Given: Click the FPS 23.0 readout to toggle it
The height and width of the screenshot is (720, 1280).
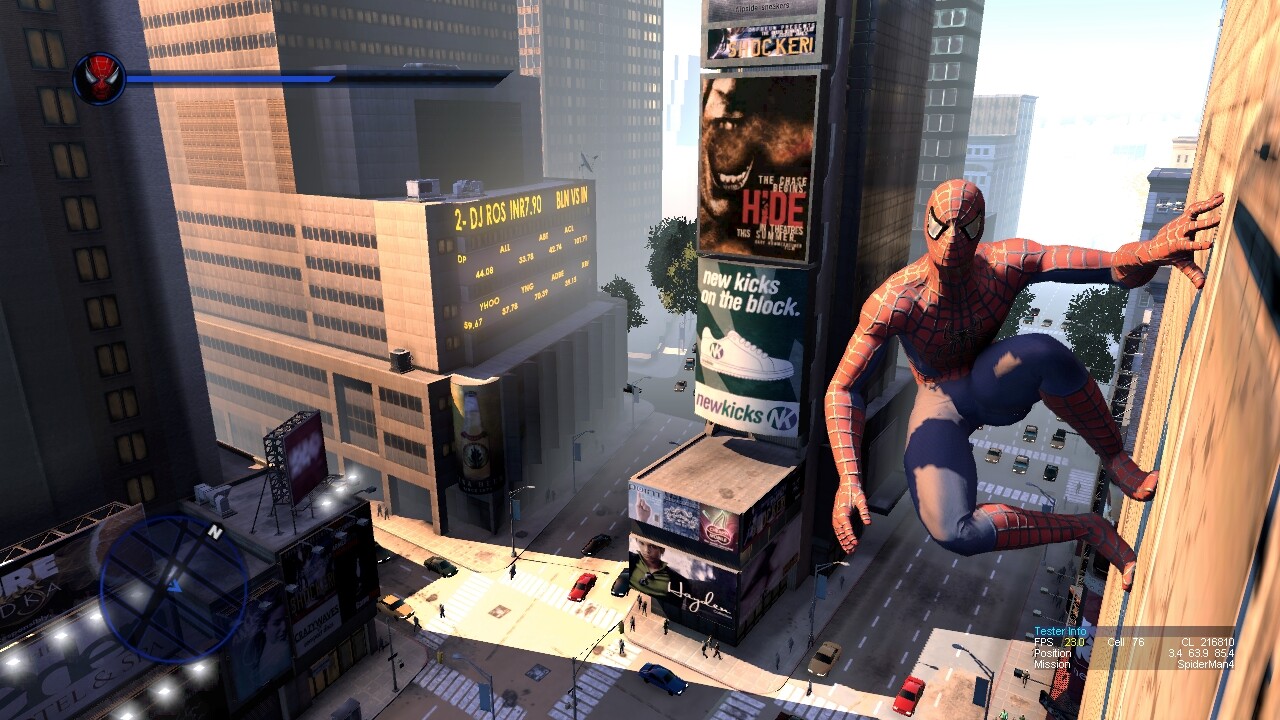Looking at the screenshot, I should pyautogui.click(x=1060, y=643).
